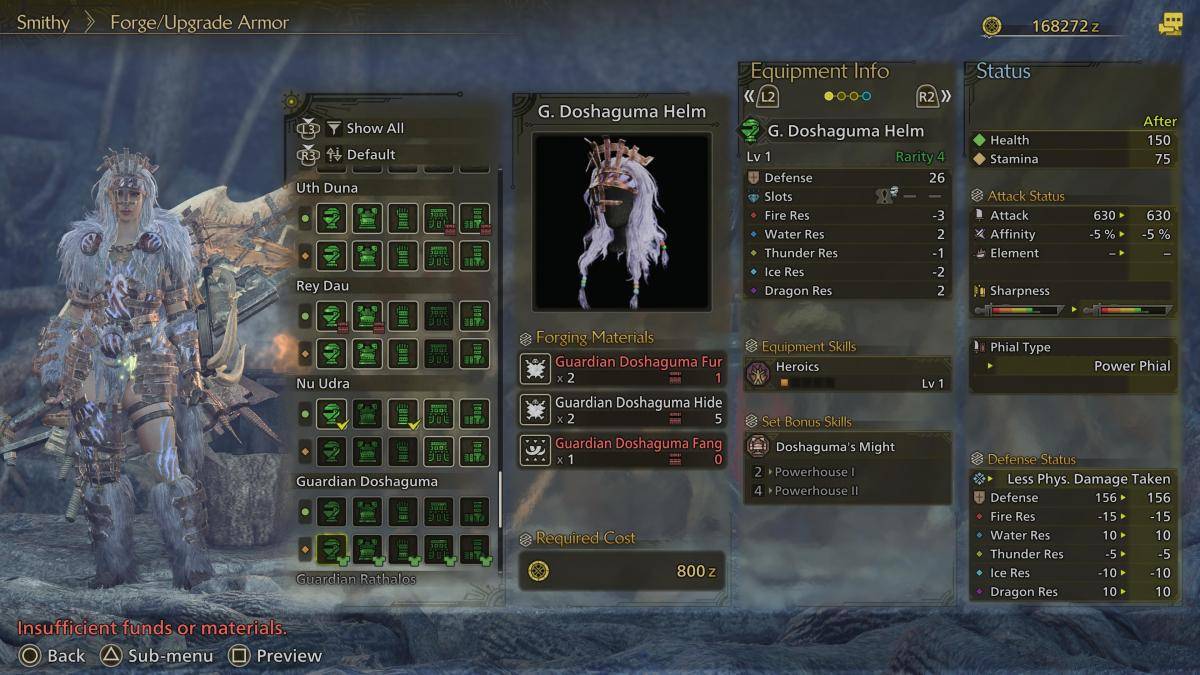Open the chat icon beside the zenny total
Image resolution: width=1200 pixels, height=675 pixels.
1170,26
